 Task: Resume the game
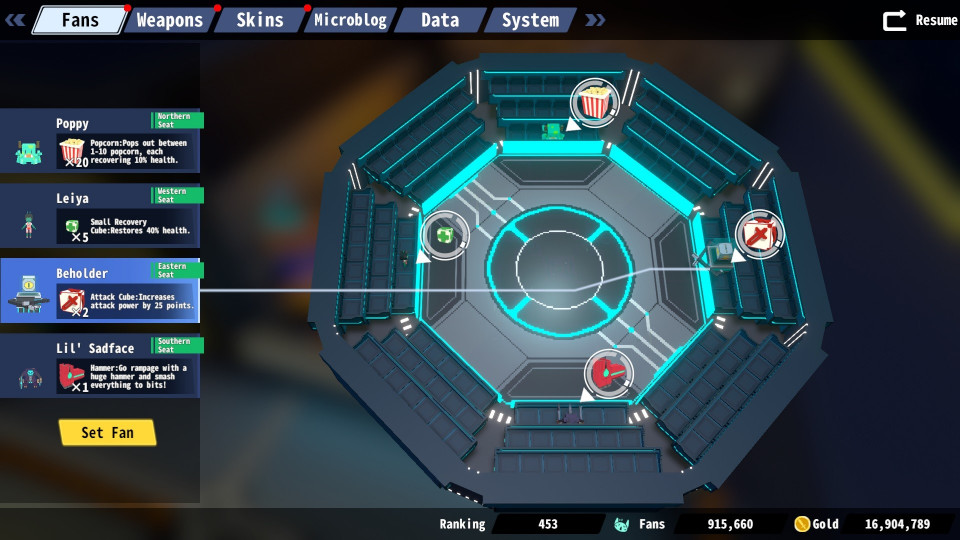(x=920, y=20)
